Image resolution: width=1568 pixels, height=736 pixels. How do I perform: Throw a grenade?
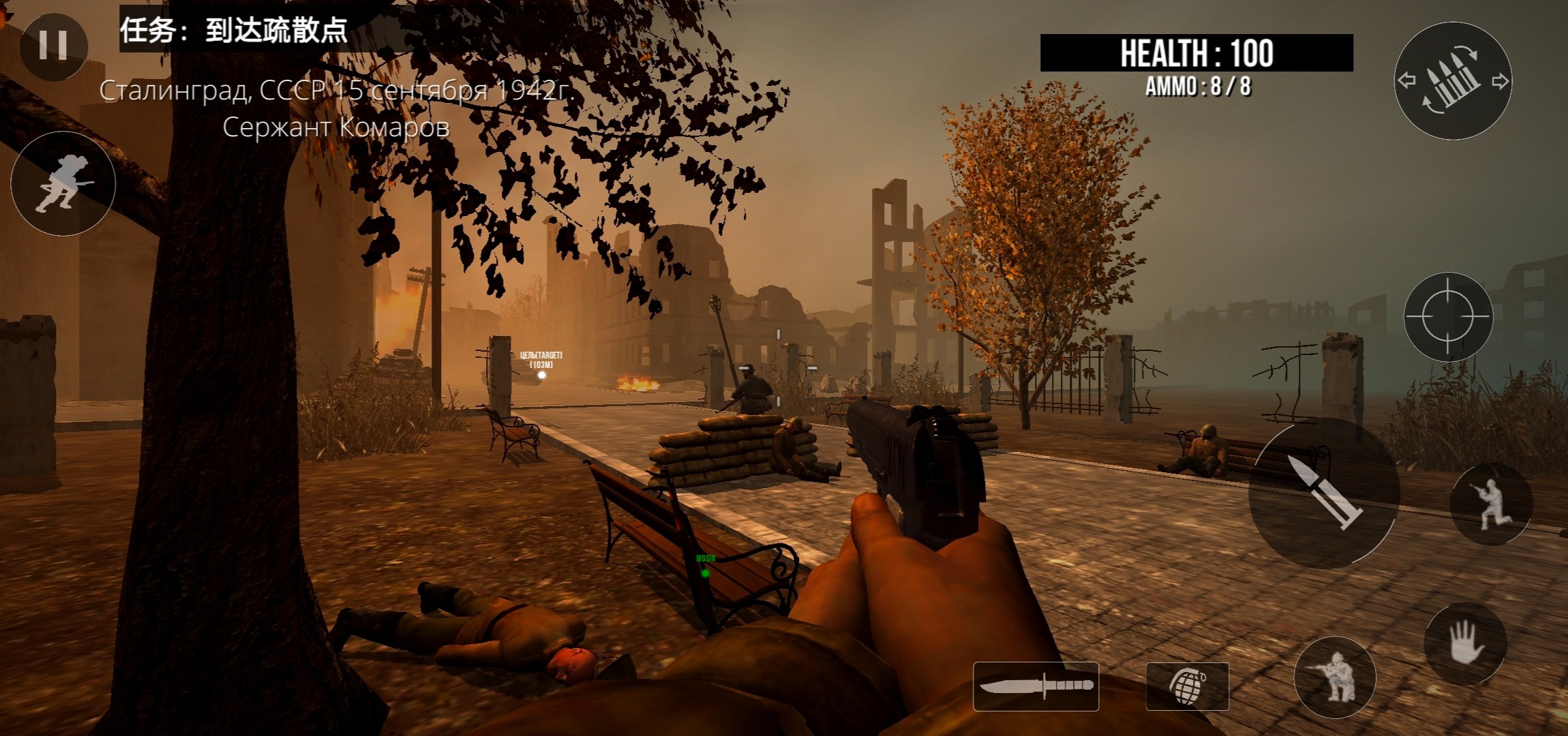(x=1187, y=686)
